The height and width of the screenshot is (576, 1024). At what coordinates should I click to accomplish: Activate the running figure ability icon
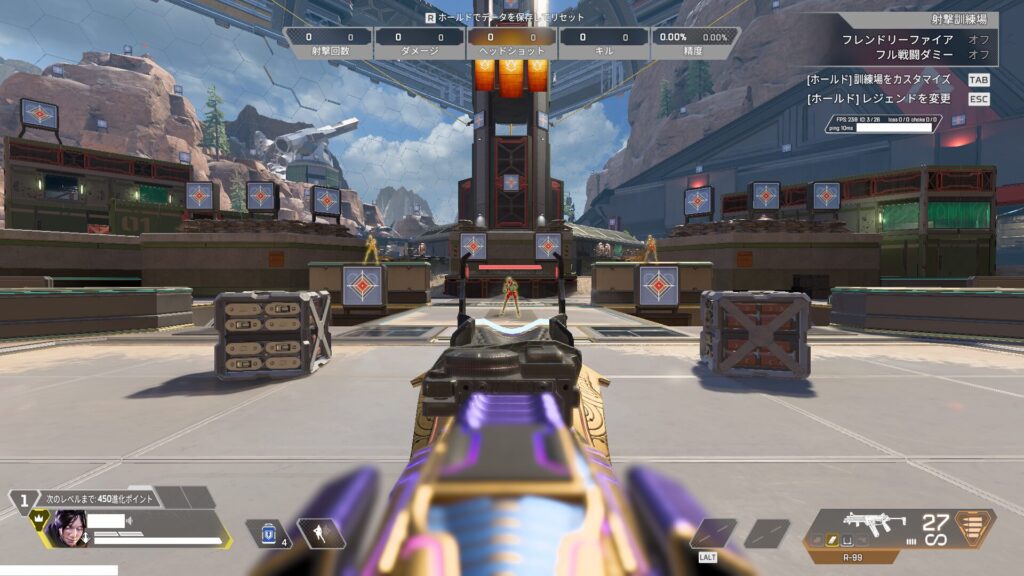point(322,533)
